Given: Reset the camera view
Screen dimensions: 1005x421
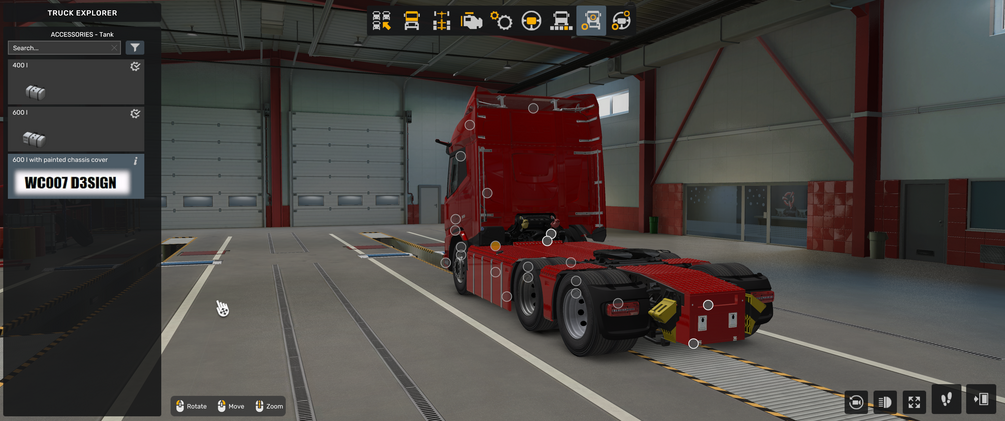Looking at the screenshot, I should (856, 402).
